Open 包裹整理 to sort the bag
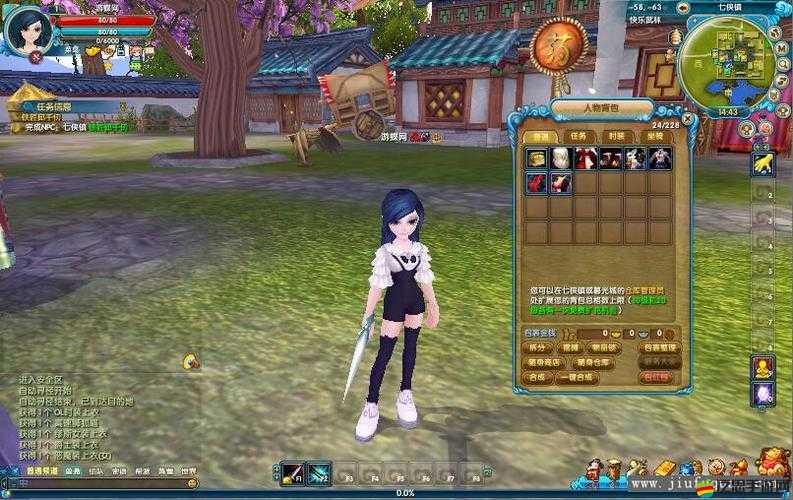The width and height of the screenshot is (793, 500). pyautogui.click(x=656, y=347)
